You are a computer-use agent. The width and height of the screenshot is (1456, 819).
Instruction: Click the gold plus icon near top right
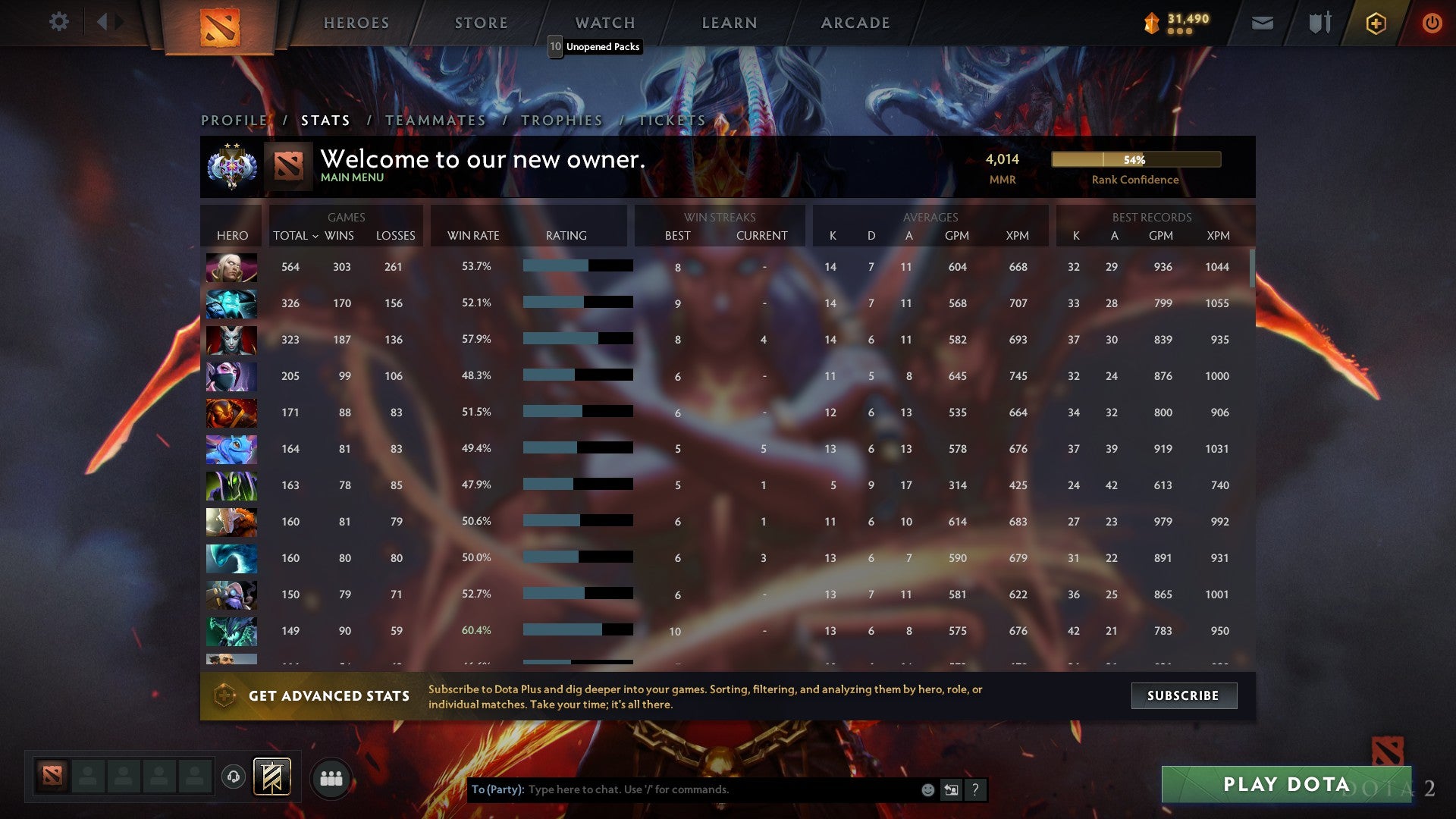click(1375, 24)
